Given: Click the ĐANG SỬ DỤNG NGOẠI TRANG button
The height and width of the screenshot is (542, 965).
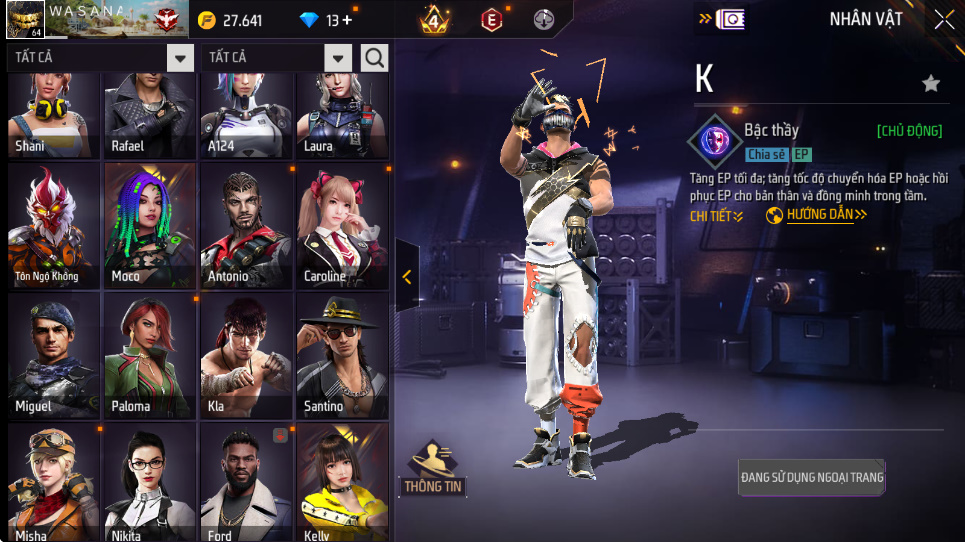Looking at the screenshot, I should click(812, 477).
